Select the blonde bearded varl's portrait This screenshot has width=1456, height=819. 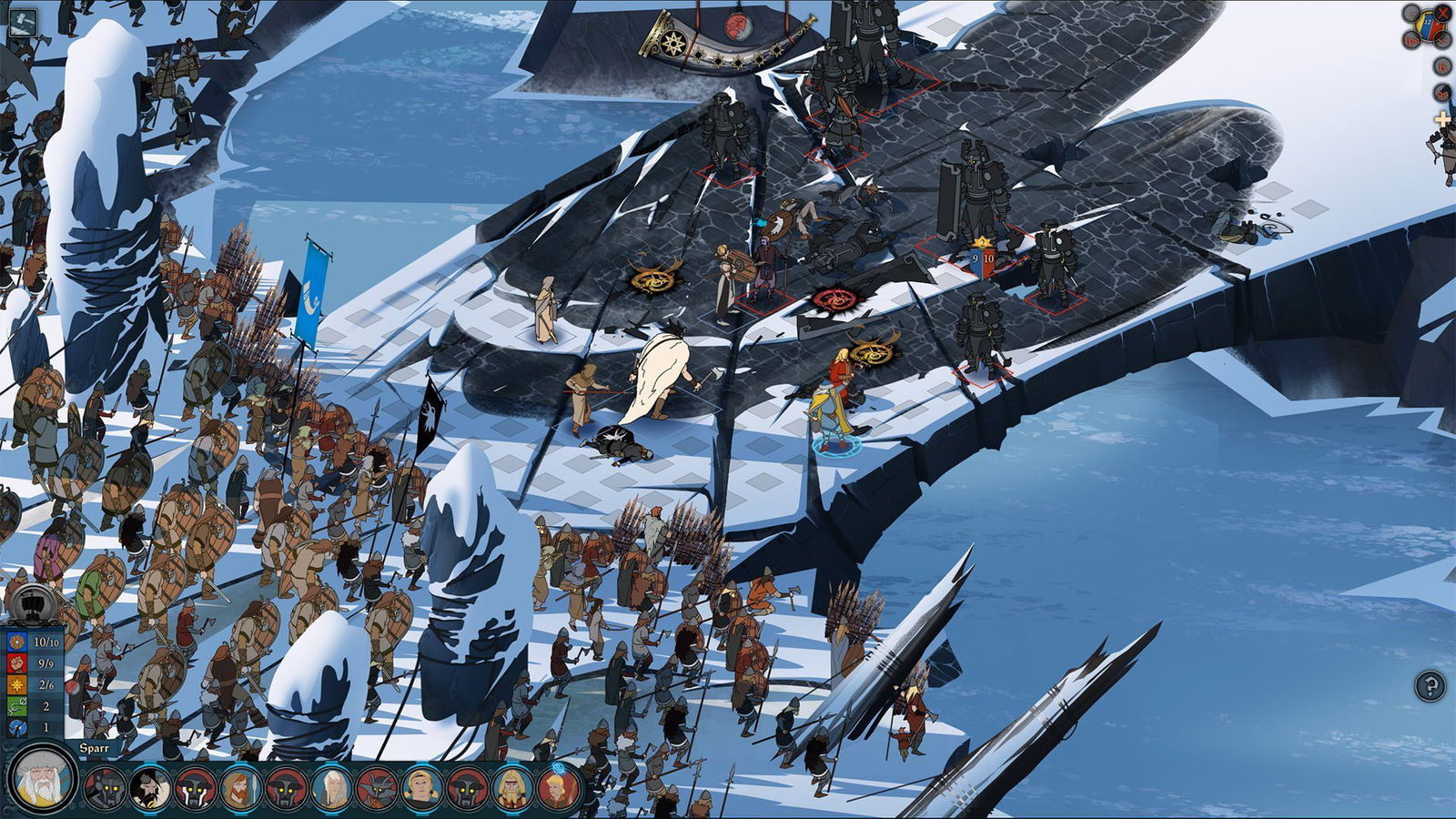tap(513, 788)
